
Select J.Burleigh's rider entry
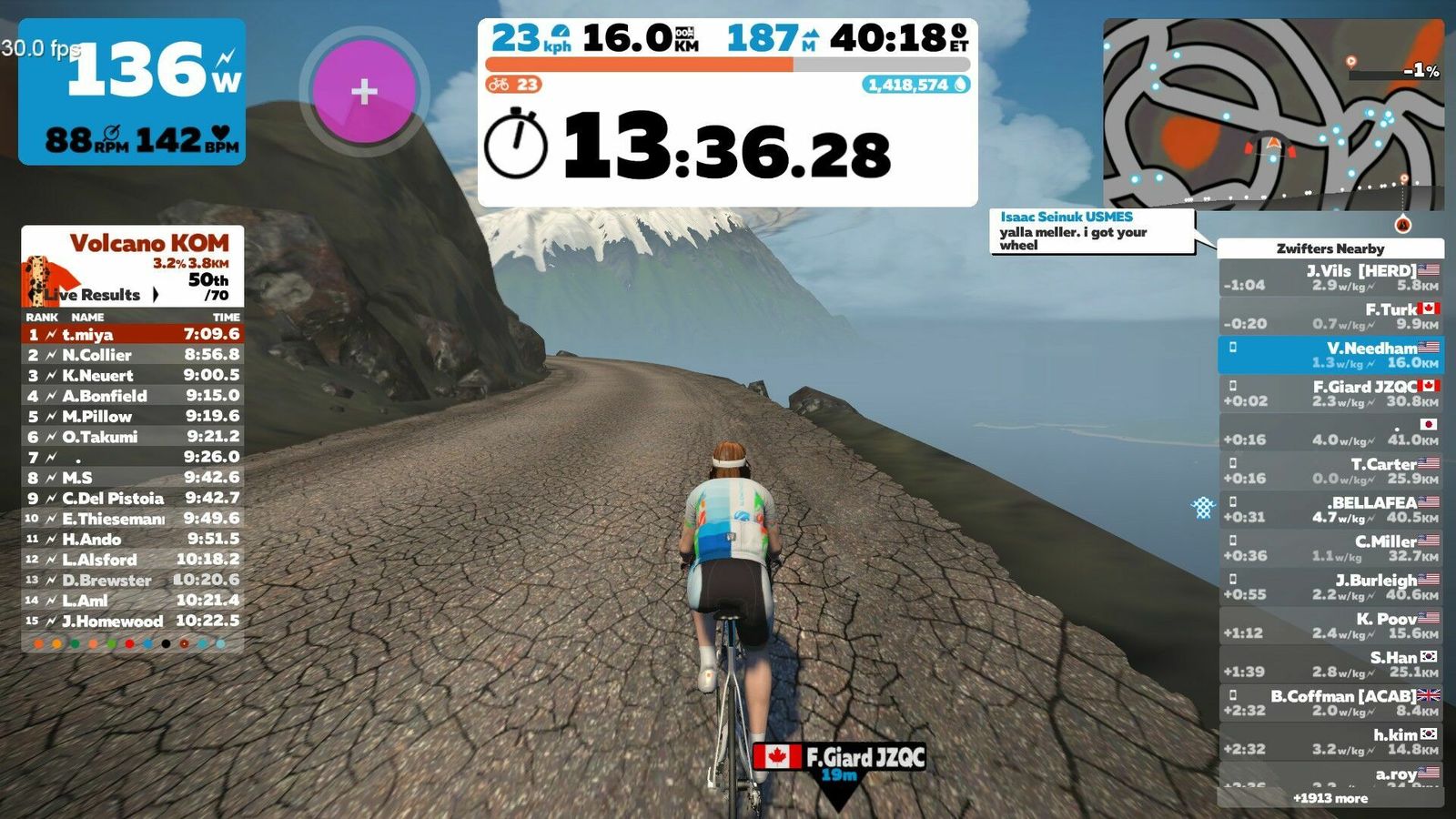pyautogui.click(x=1330, y=587)
